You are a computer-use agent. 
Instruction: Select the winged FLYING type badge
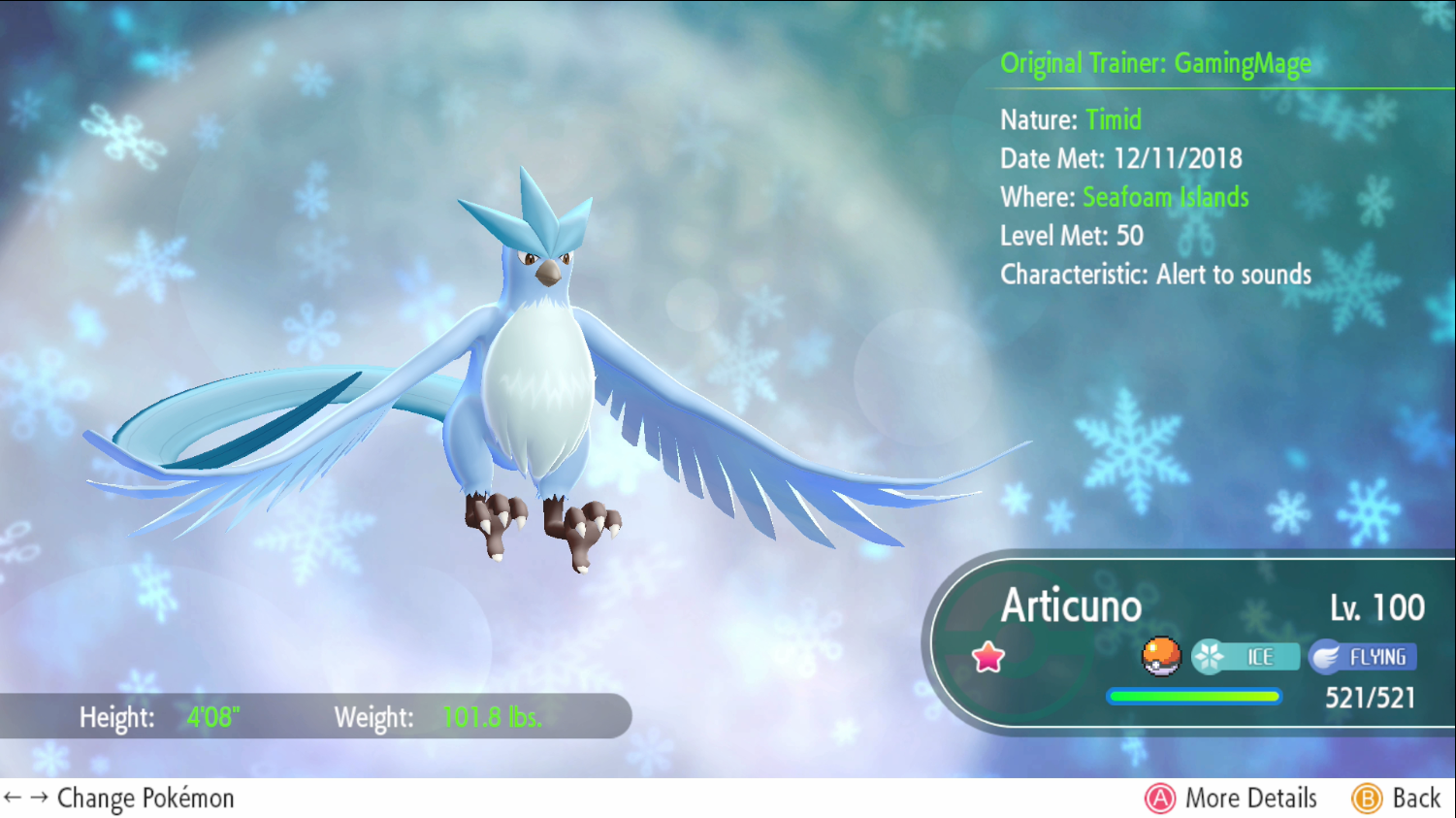coord(1363,656)
